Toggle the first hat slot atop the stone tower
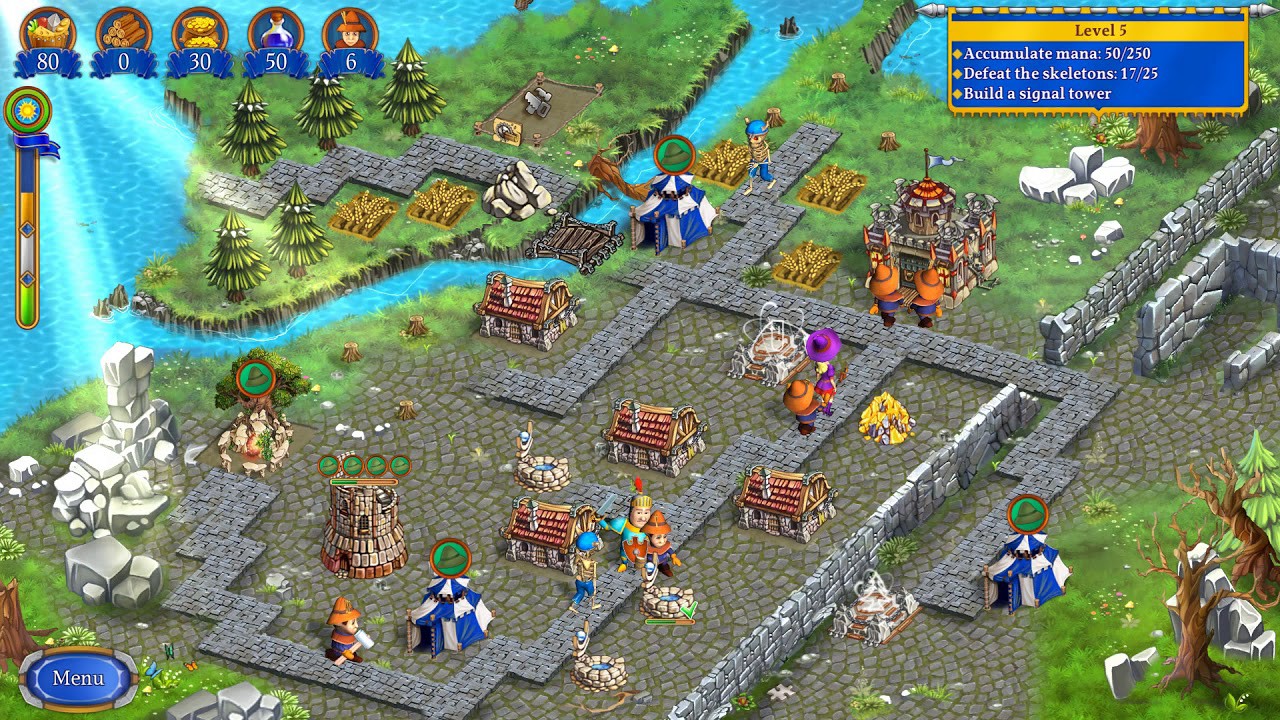1280x720 pixels. (329, 464)
